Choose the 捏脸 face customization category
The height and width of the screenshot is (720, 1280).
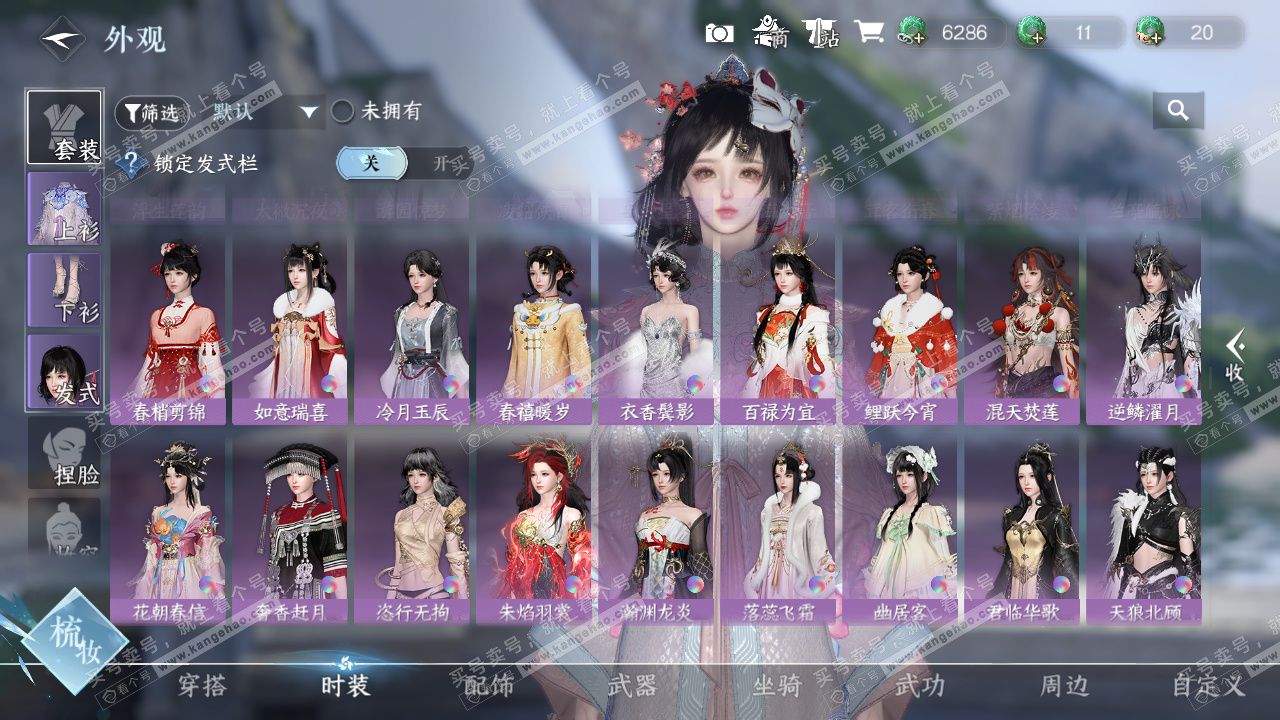coord(64,452)
